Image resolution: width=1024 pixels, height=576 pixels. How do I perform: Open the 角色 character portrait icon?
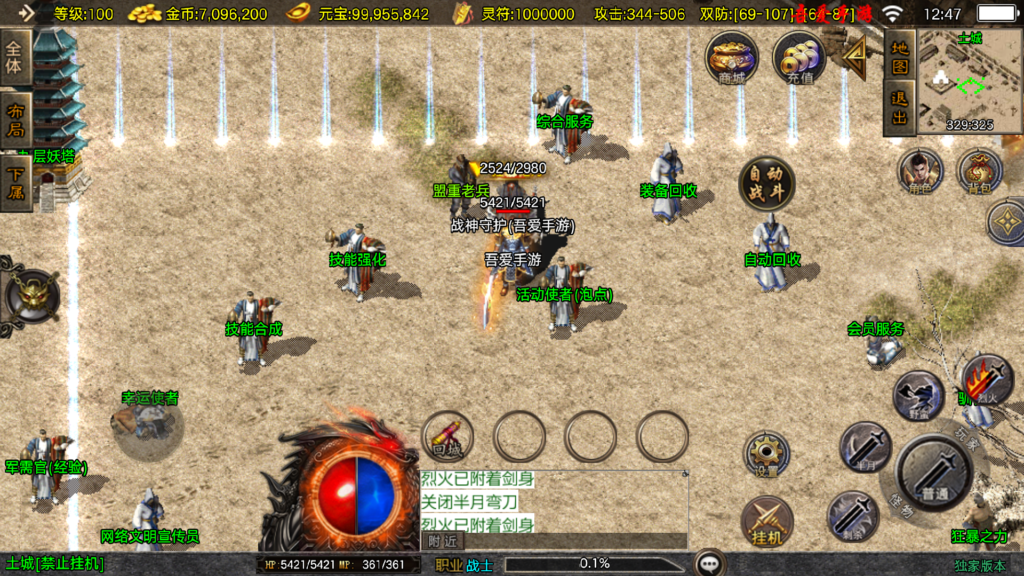click(920, 172)
